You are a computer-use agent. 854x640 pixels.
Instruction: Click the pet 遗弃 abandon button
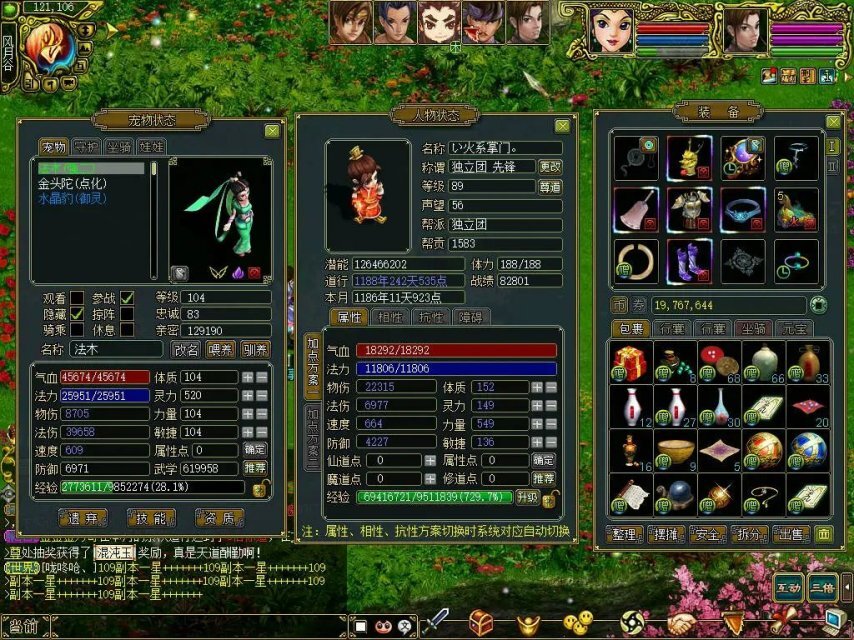click(82, 517)
